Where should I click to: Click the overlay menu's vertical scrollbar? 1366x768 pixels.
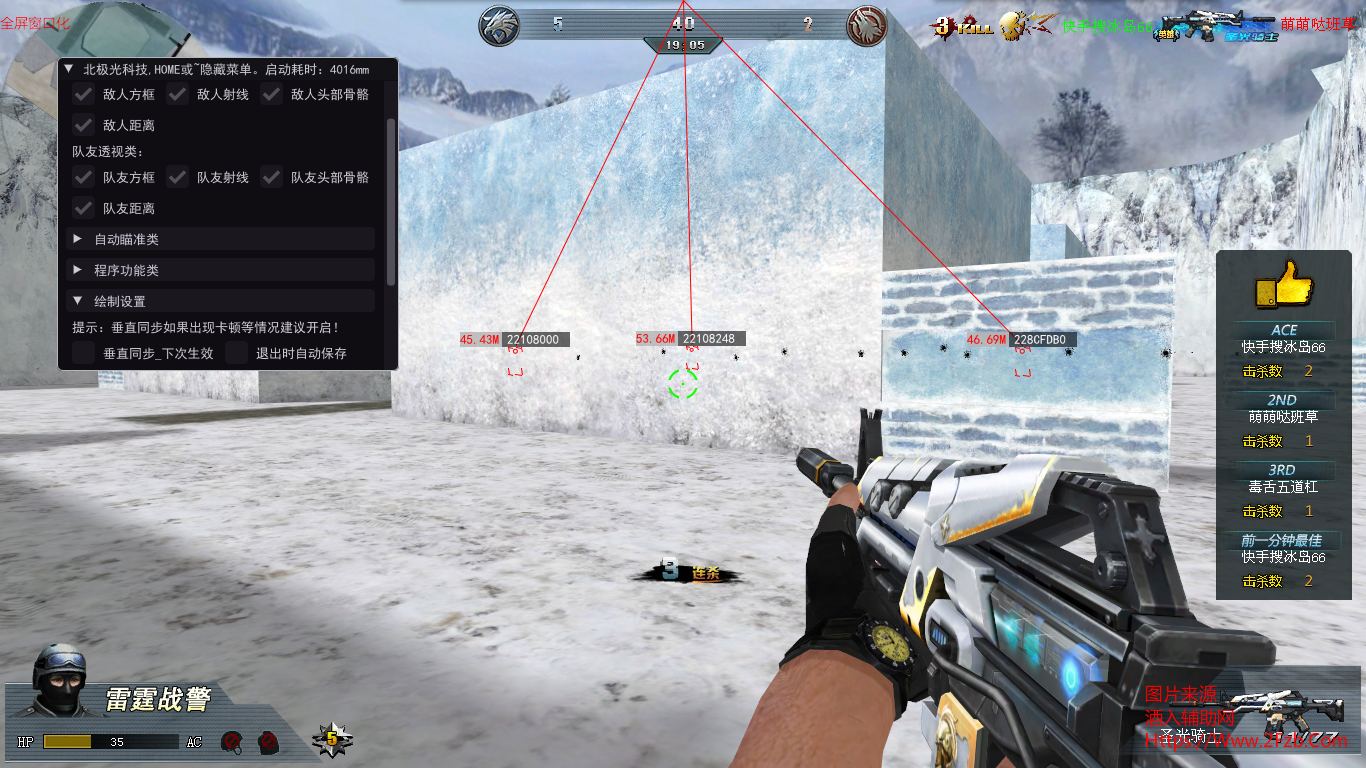[391, 200]
